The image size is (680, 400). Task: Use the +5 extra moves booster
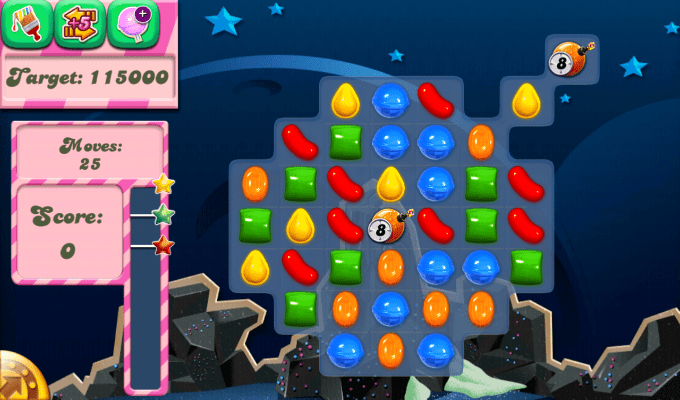(x=78, y=24)
